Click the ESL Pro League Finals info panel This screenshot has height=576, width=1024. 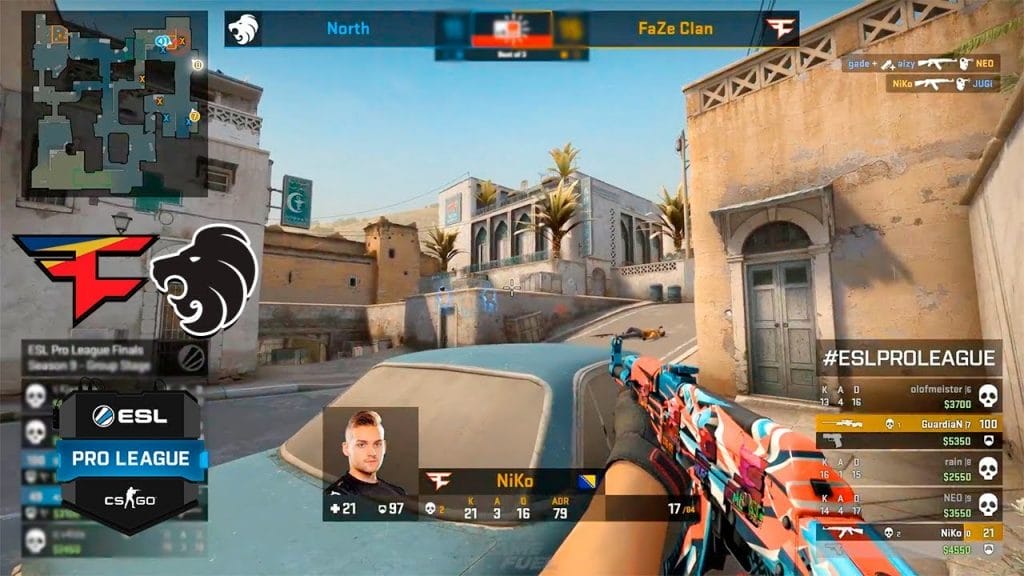pyautogui.click(x=114, y=357)
